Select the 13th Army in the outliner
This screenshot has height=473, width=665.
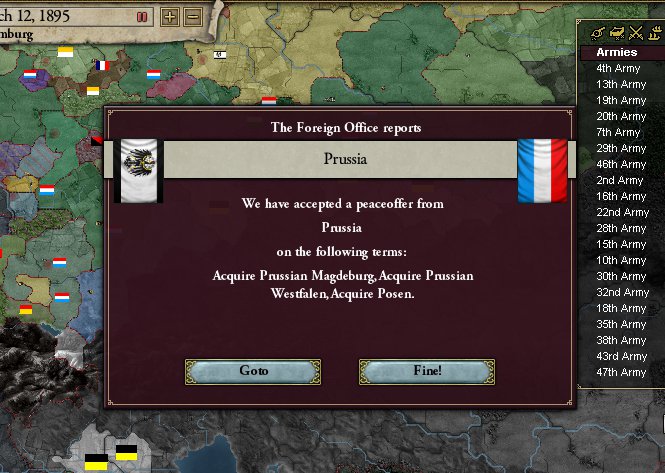621,84
